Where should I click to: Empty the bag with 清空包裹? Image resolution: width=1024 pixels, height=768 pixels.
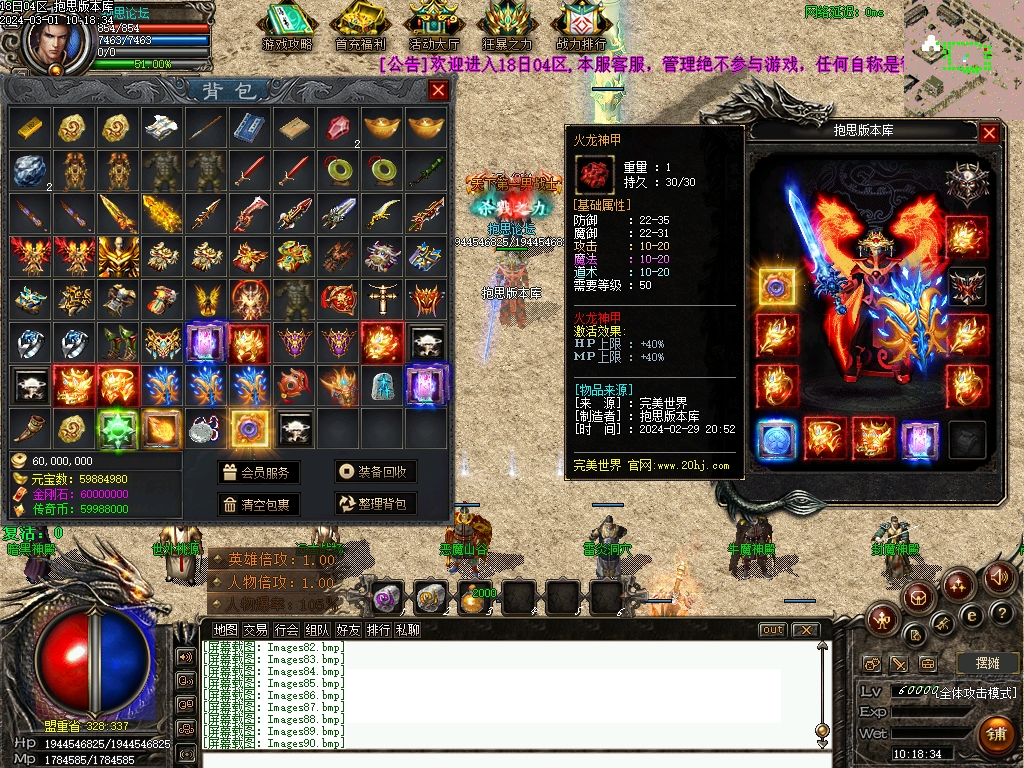pos(259,505)
